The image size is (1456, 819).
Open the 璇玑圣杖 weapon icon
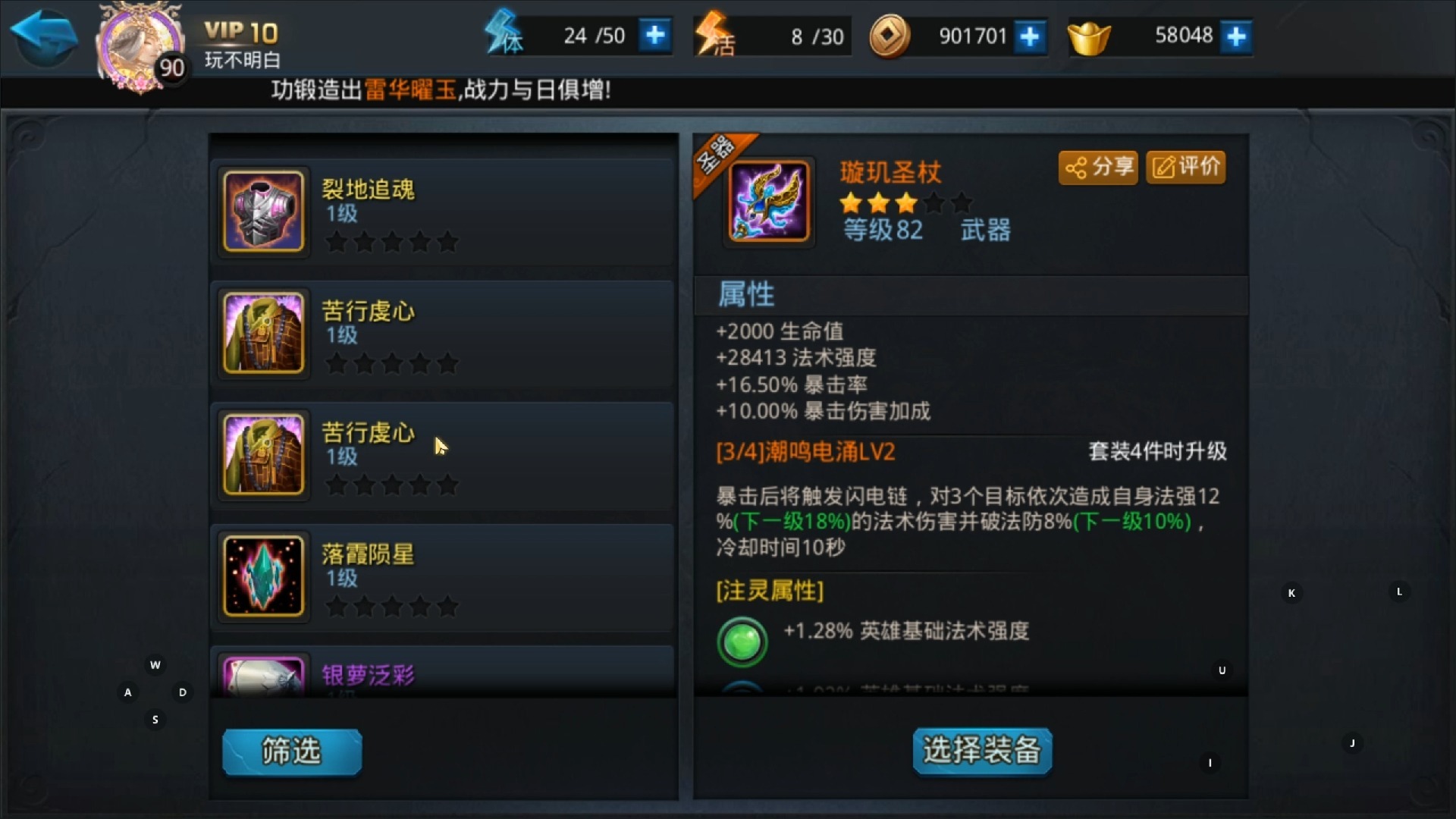point(767,200)
